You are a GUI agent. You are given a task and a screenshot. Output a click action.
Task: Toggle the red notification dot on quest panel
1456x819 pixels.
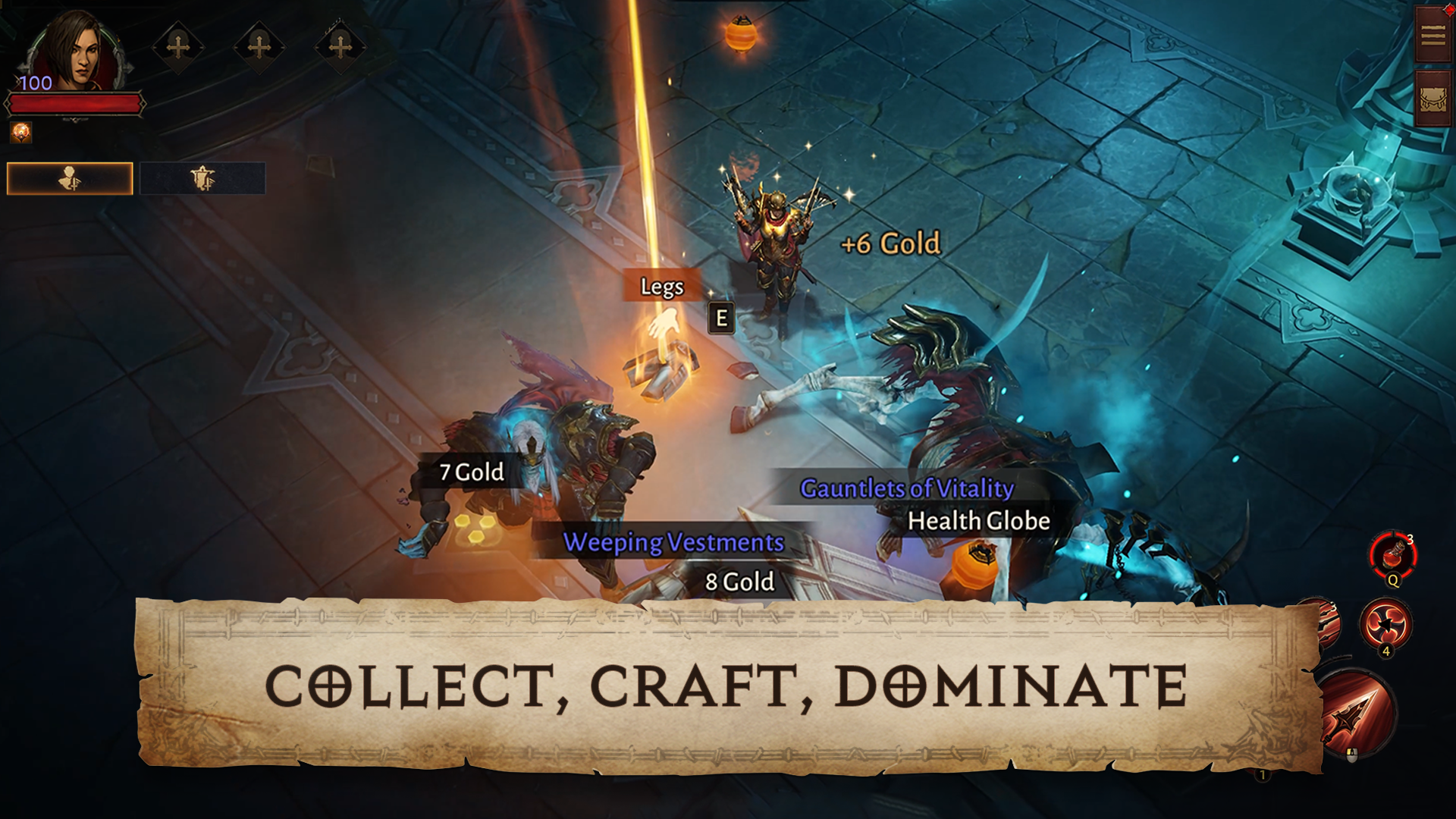point(1449,11)
